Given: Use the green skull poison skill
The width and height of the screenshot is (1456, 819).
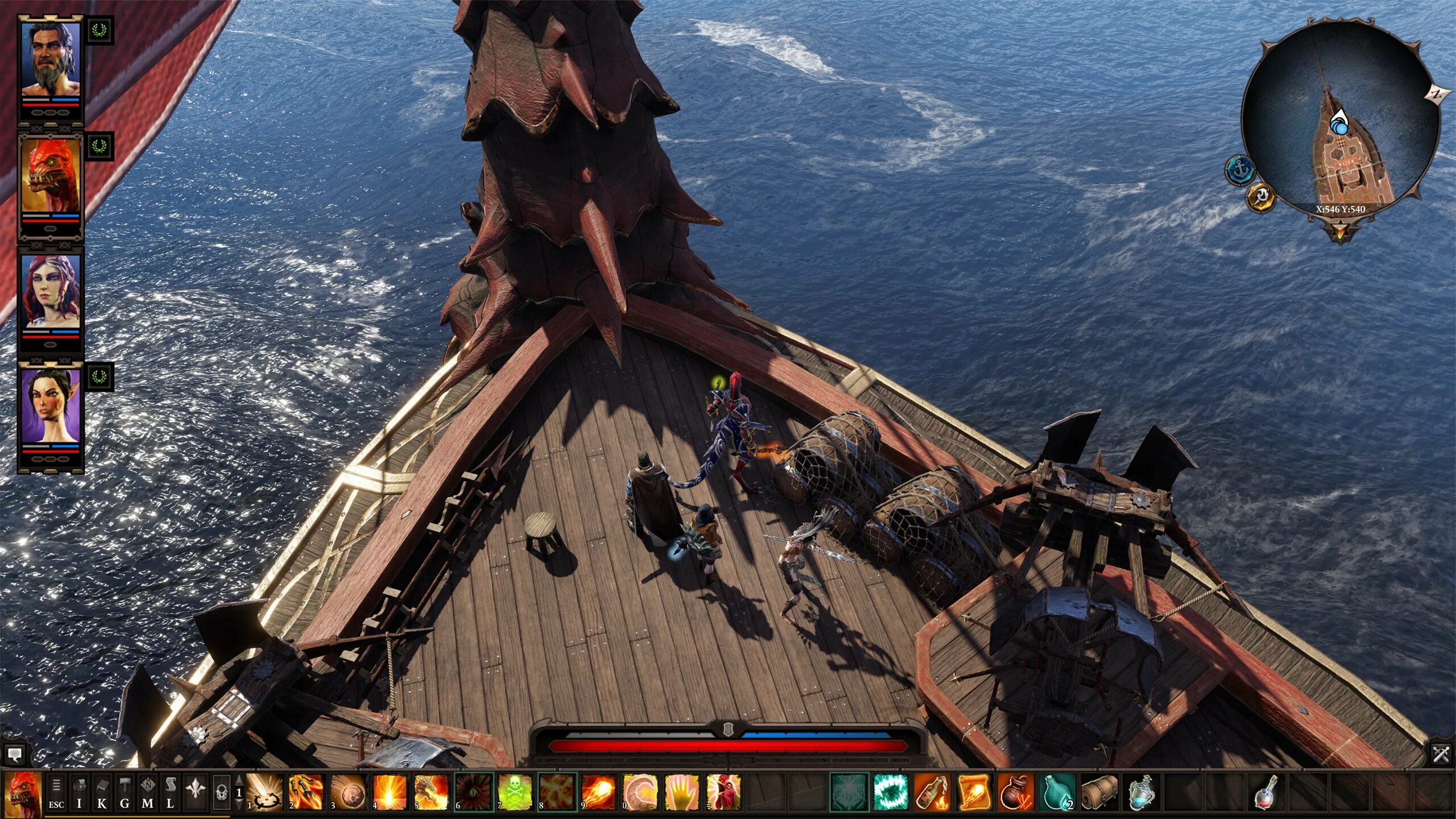Looking at the screenshot, I should tap(514, 792).
